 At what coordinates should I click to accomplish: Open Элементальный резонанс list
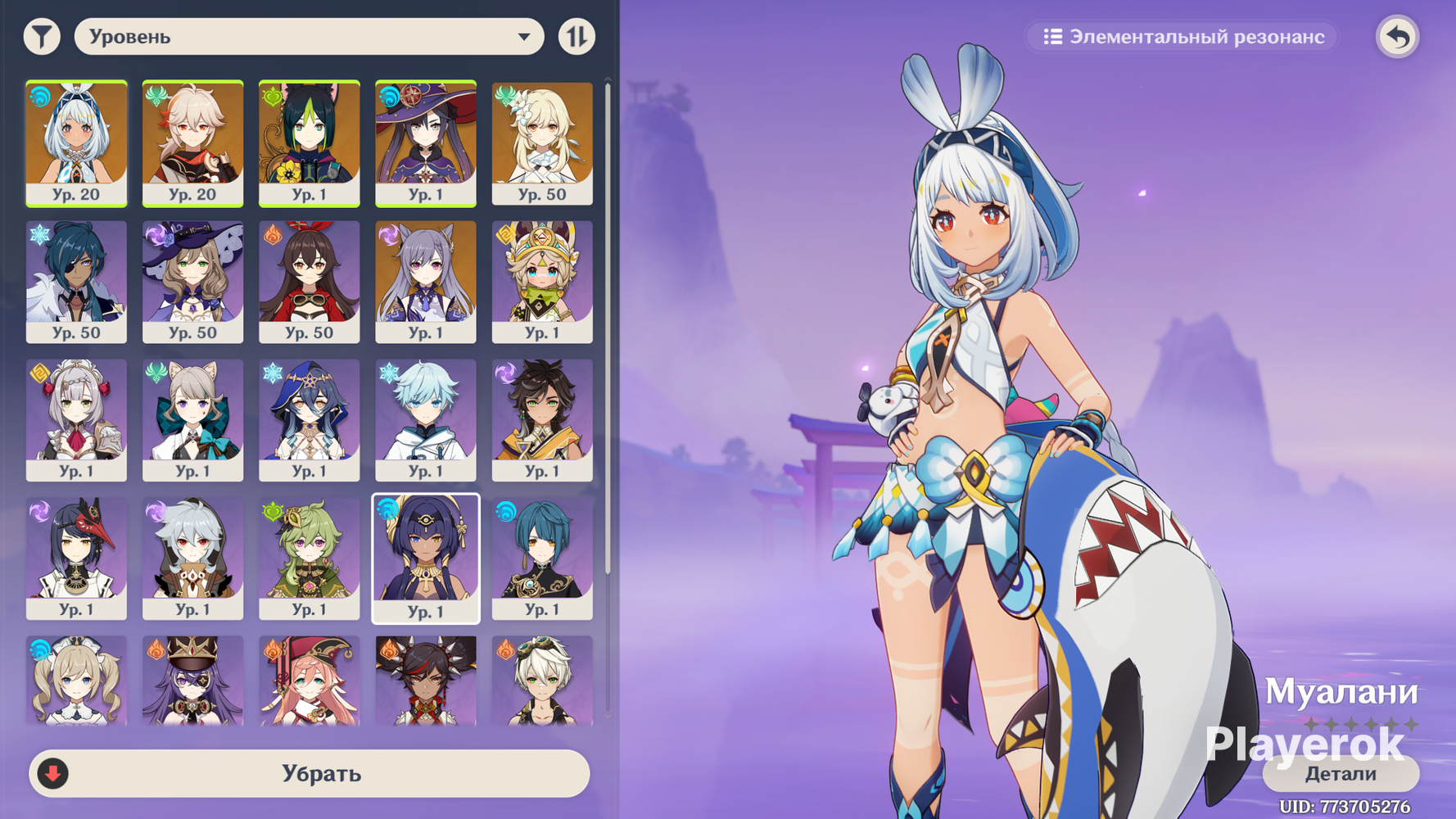1182,37
